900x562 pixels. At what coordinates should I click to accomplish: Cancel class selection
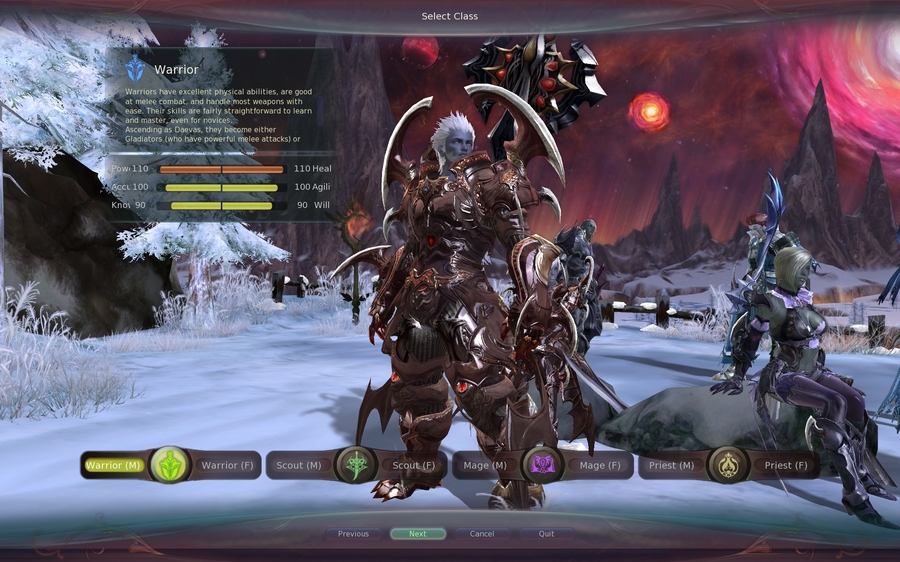[482, 534]
